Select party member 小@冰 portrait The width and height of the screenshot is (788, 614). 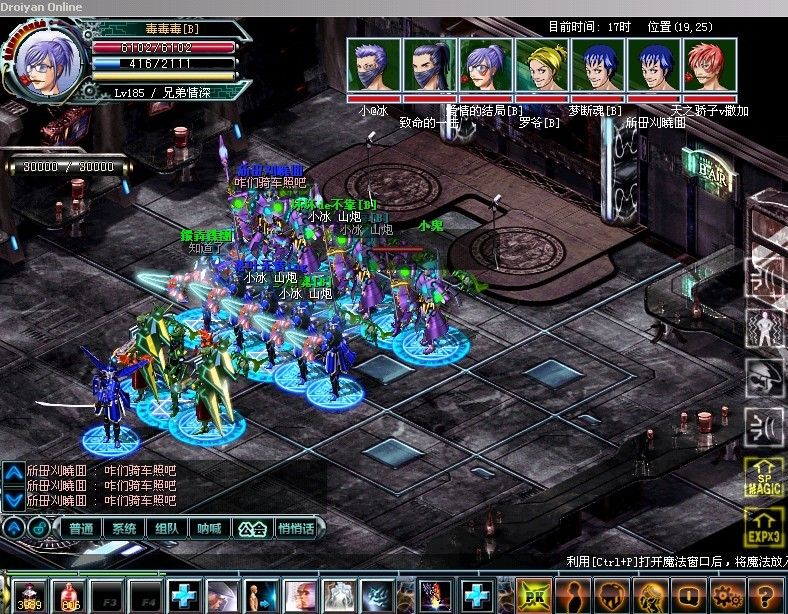tap(373, 66)
